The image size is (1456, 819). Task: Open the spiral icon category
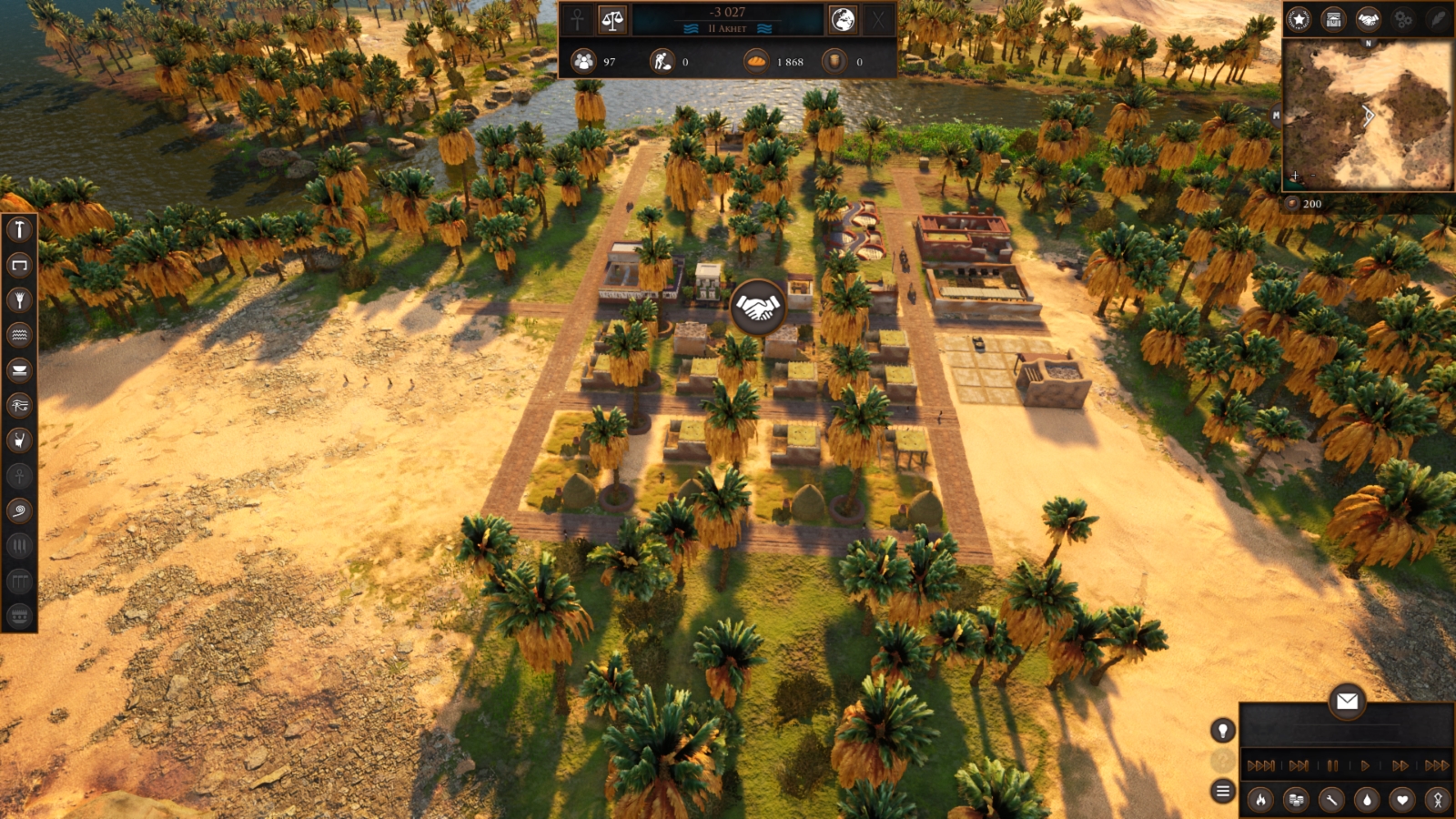tap(19, 511)
